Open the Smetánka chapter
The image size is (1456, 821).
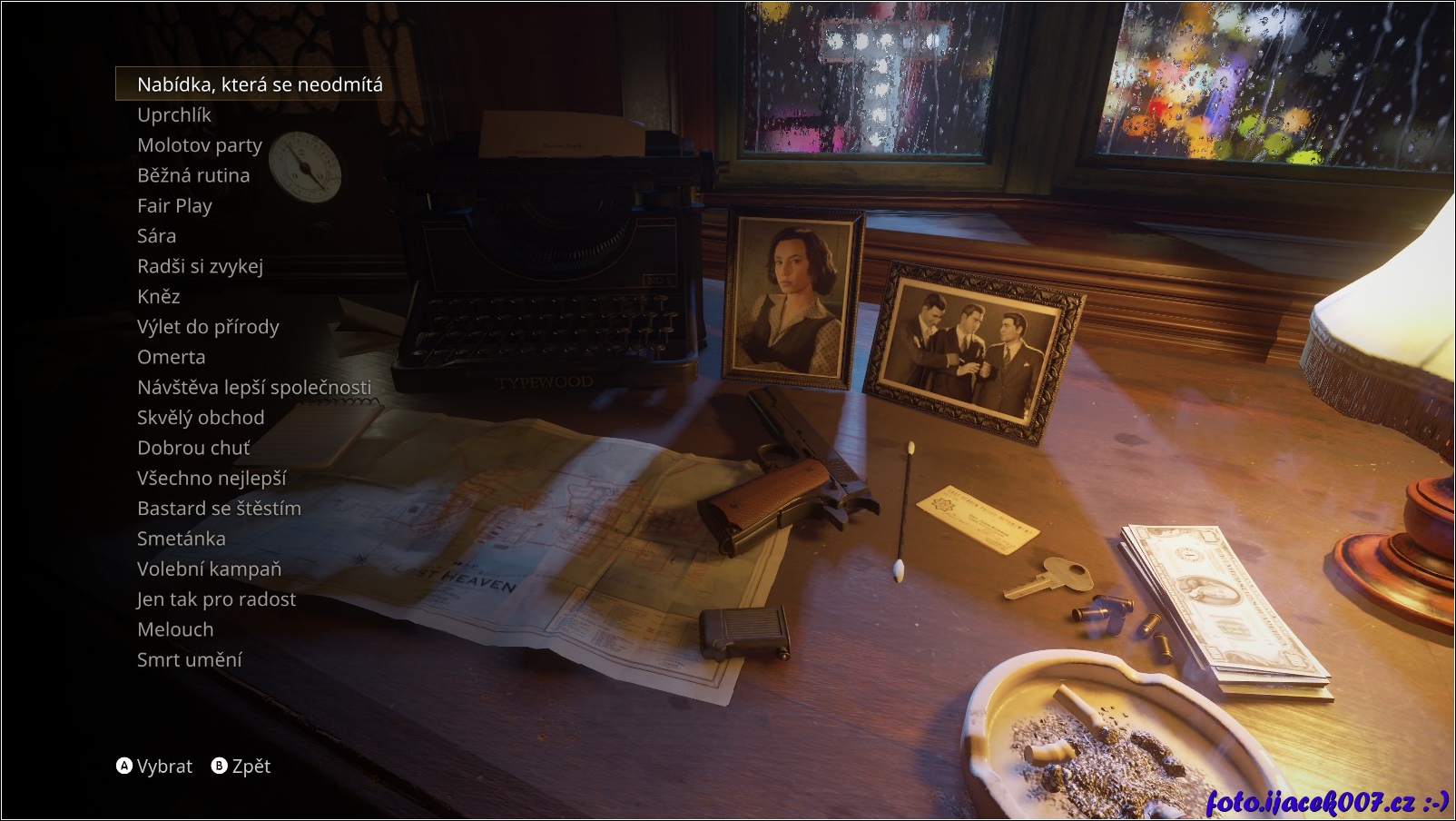182,539
